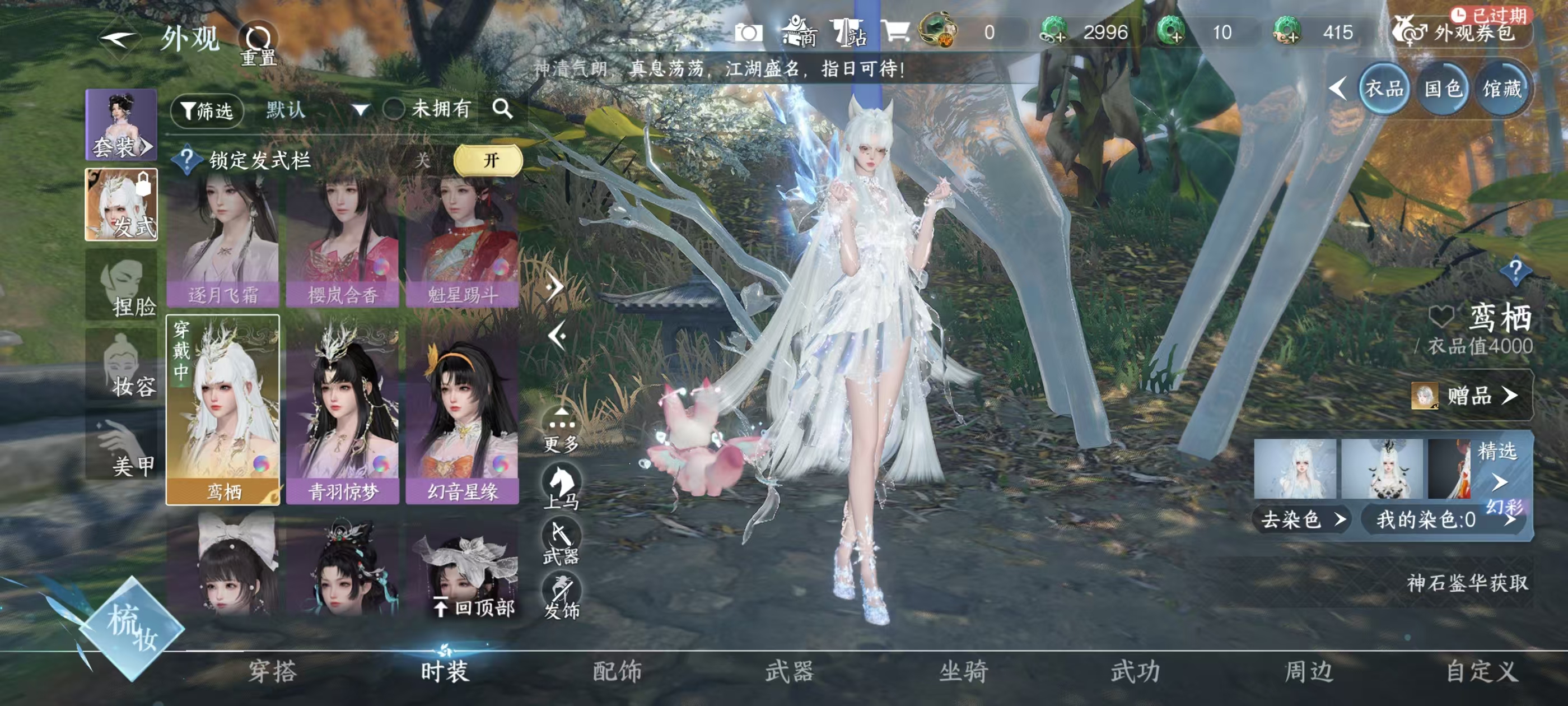Select the 青羽惊梦 hairstyle card
The height and width of the screenshot is (706, 1568).
coord(343,410)
